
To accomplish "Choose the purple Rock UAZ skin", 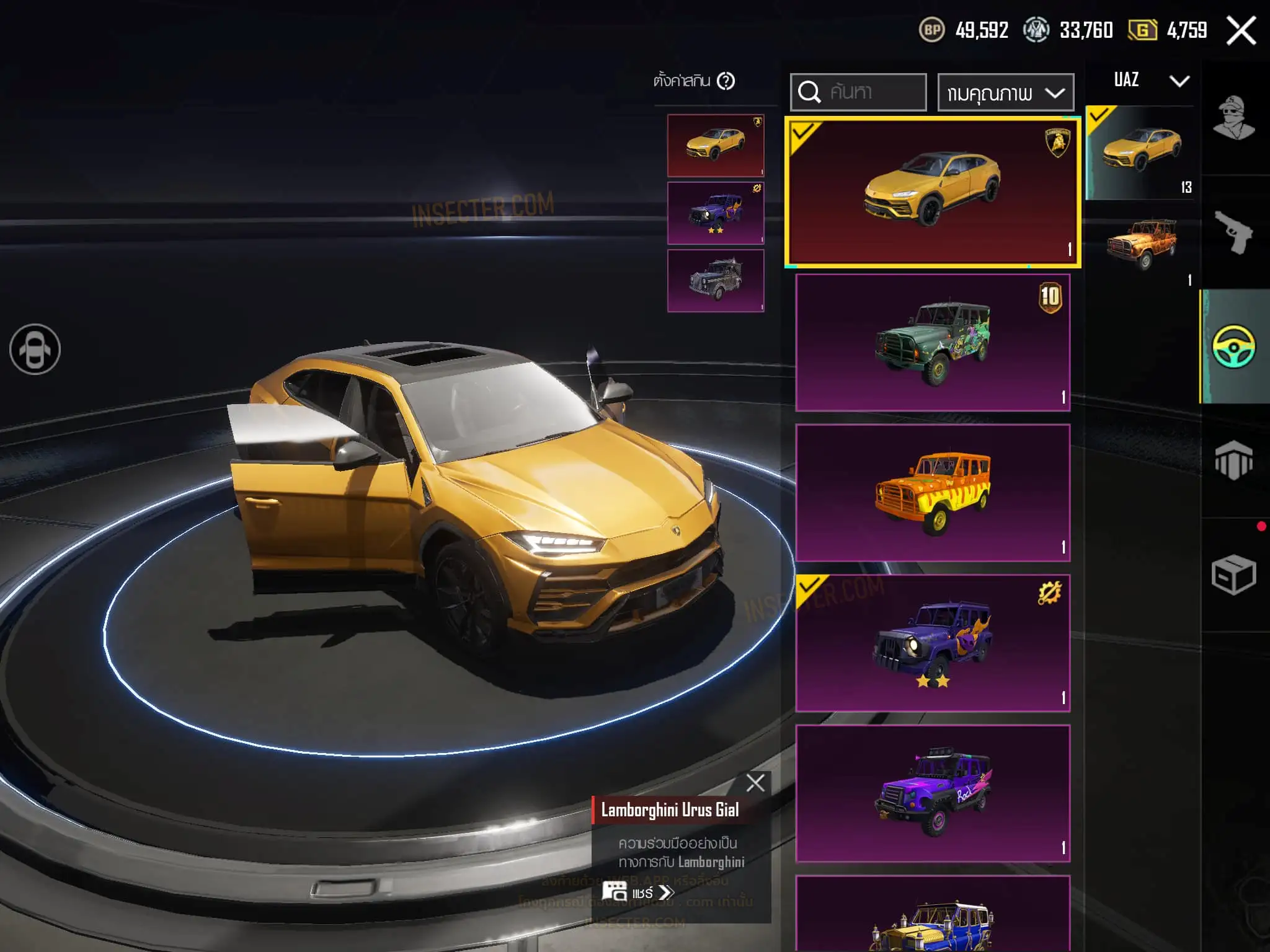I will (932, 793).
